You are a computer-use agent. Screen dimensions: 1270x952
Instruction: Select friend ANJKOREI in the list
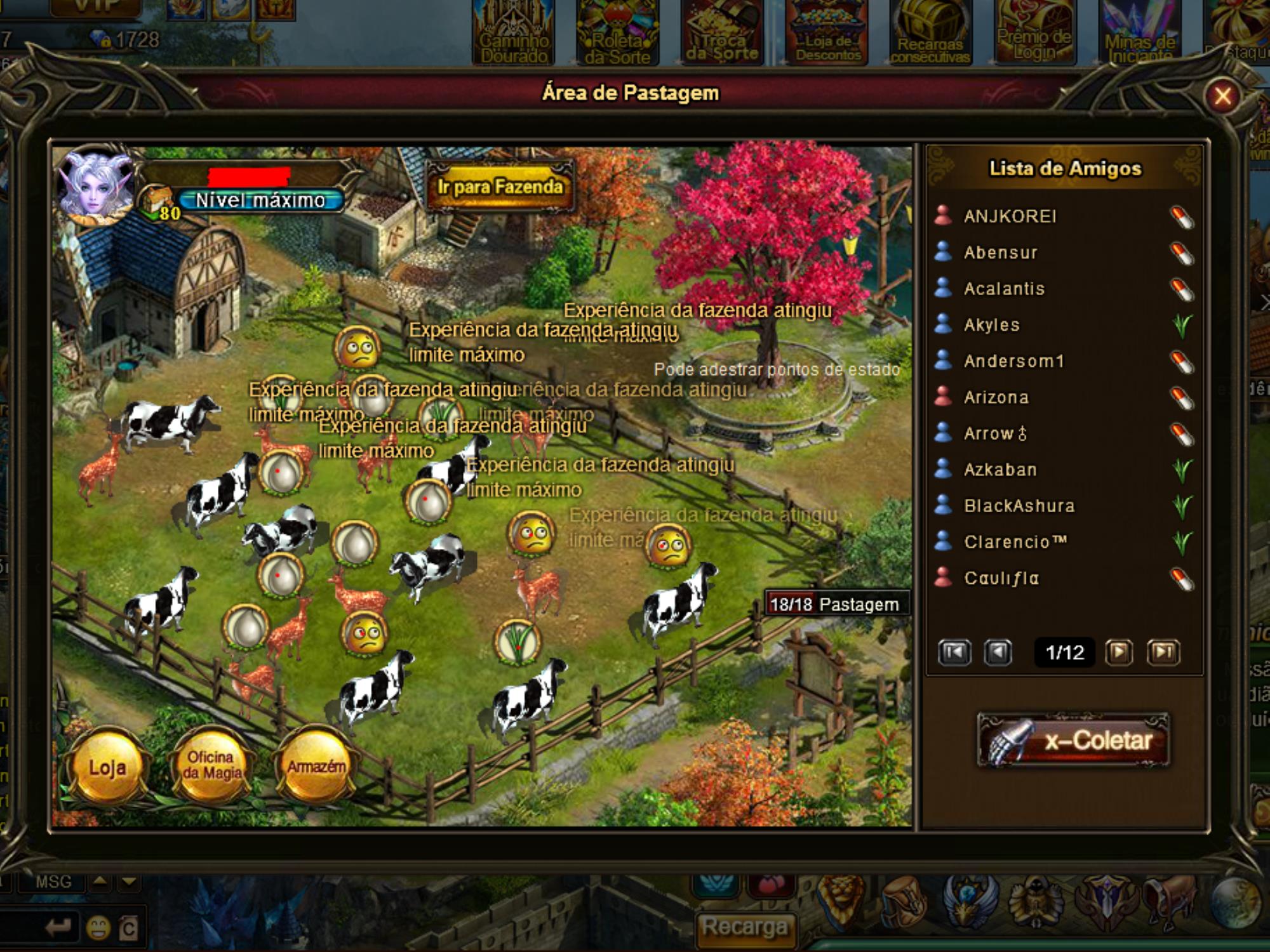point(1010,216)
